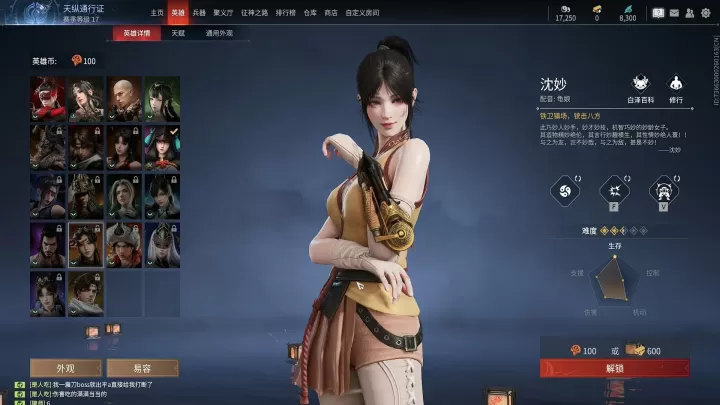The height and width of the screenshot is (405, 720).
Task: Unlock the hero with 解锁 button
Action: (614, 368)
